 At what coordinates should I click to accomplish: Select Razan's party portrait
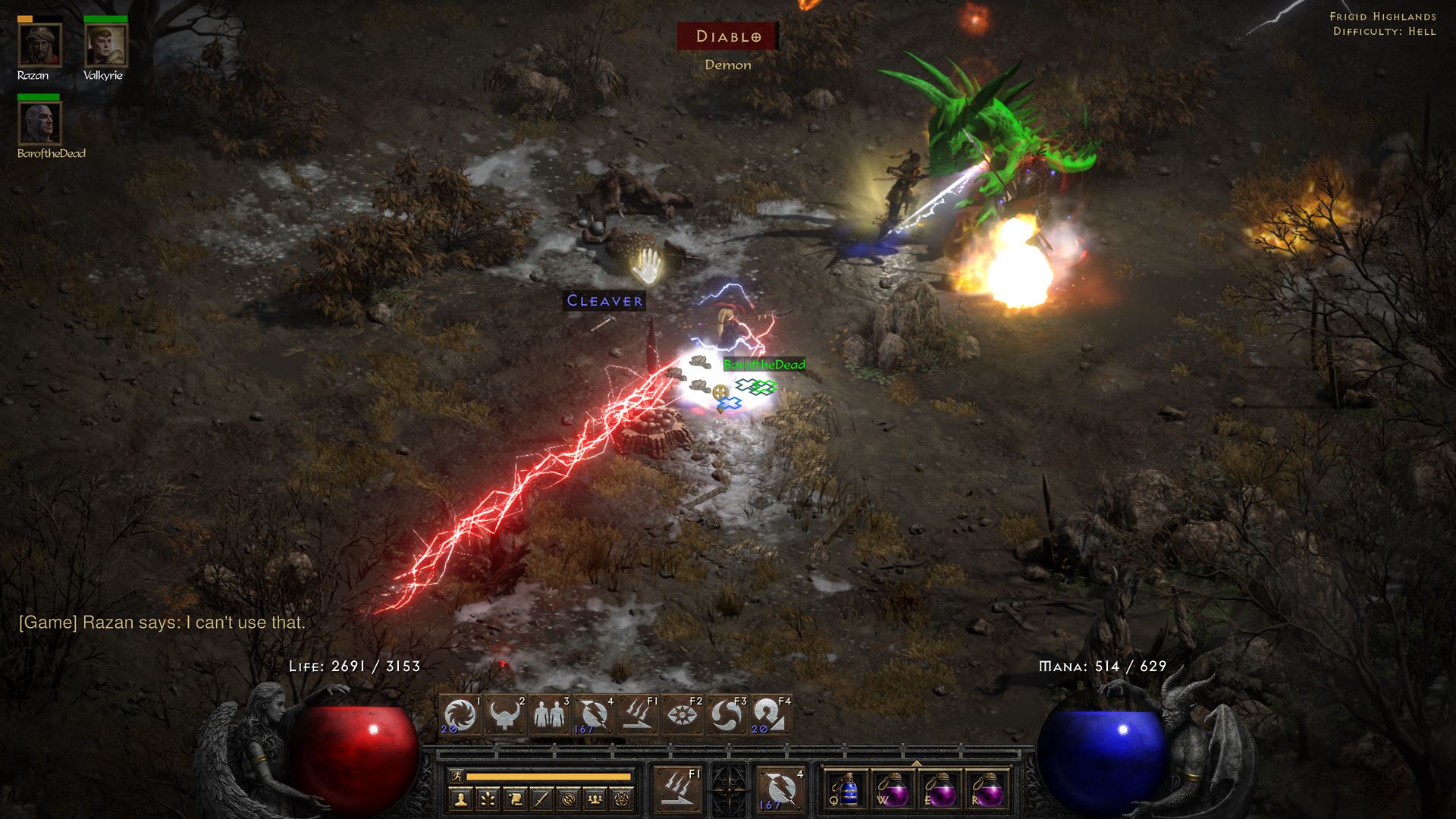(x=39, y=45)
